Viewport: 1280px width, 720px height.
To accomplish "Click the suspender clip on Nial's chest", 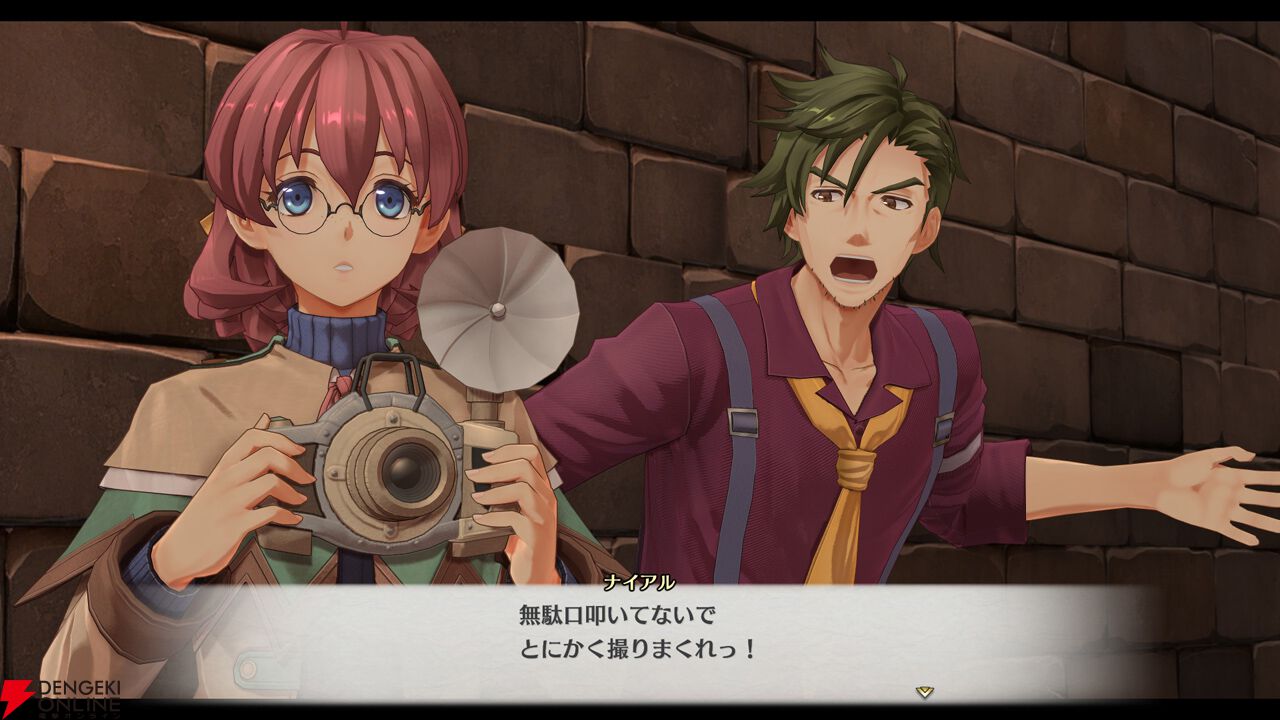I will click(743, 422).
